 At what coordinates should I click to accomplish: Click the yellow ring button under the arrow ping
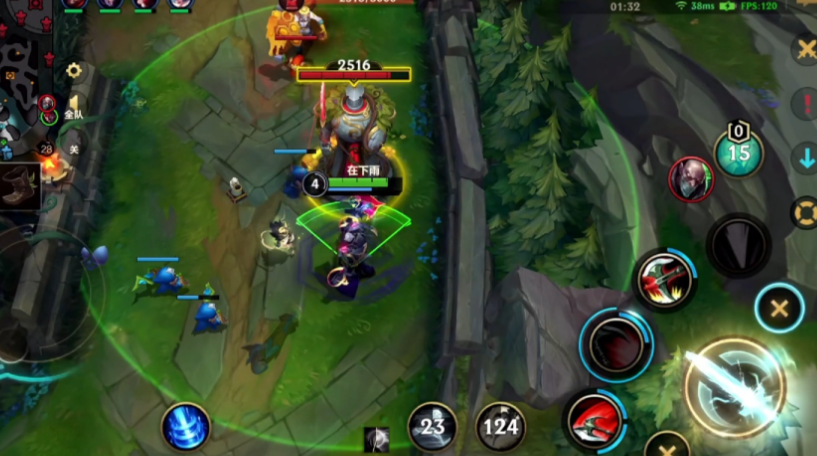coord(804,212)
